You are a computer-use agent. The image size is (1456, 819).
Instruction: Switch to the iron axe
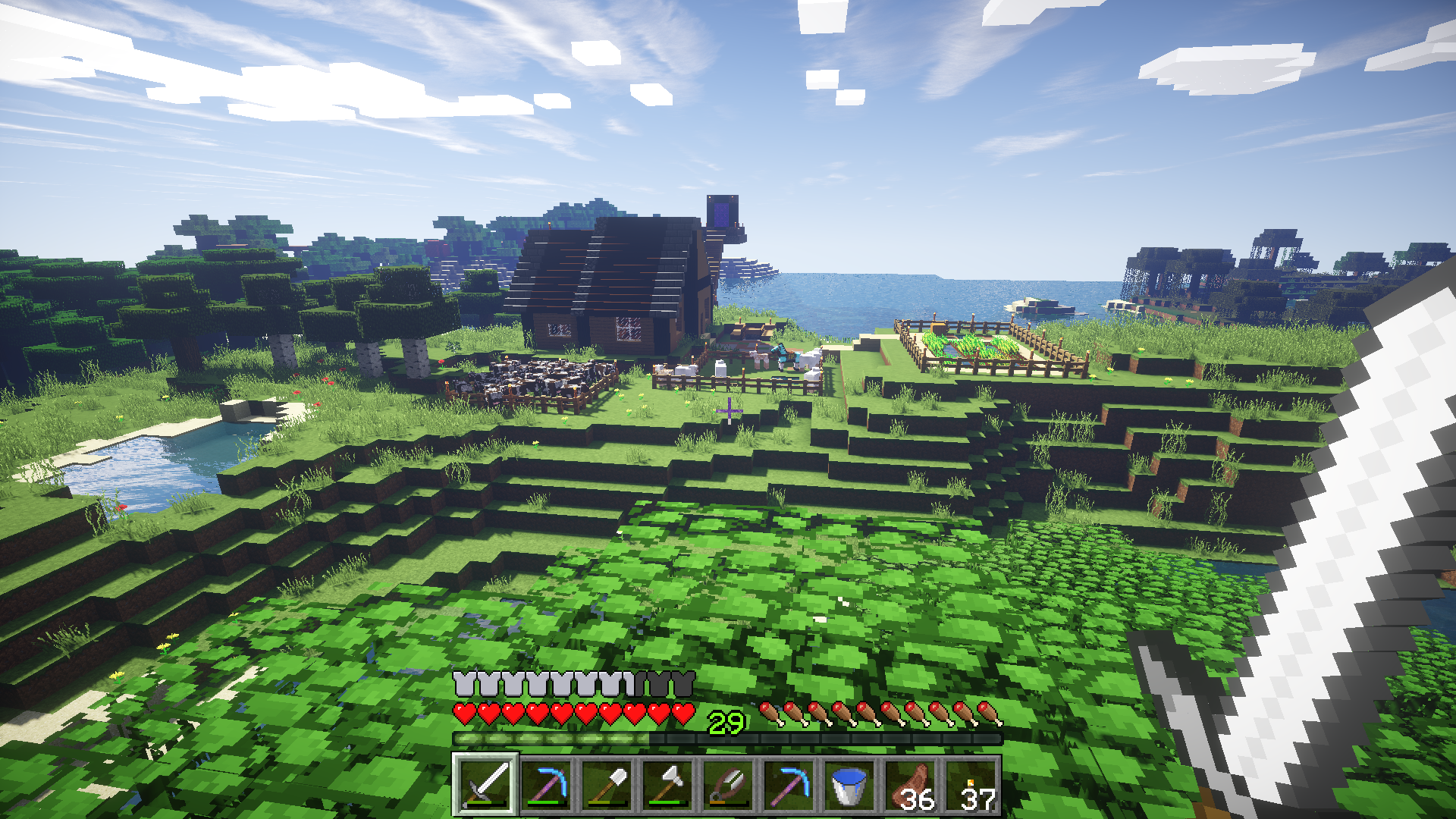click(x=667, y=785)
